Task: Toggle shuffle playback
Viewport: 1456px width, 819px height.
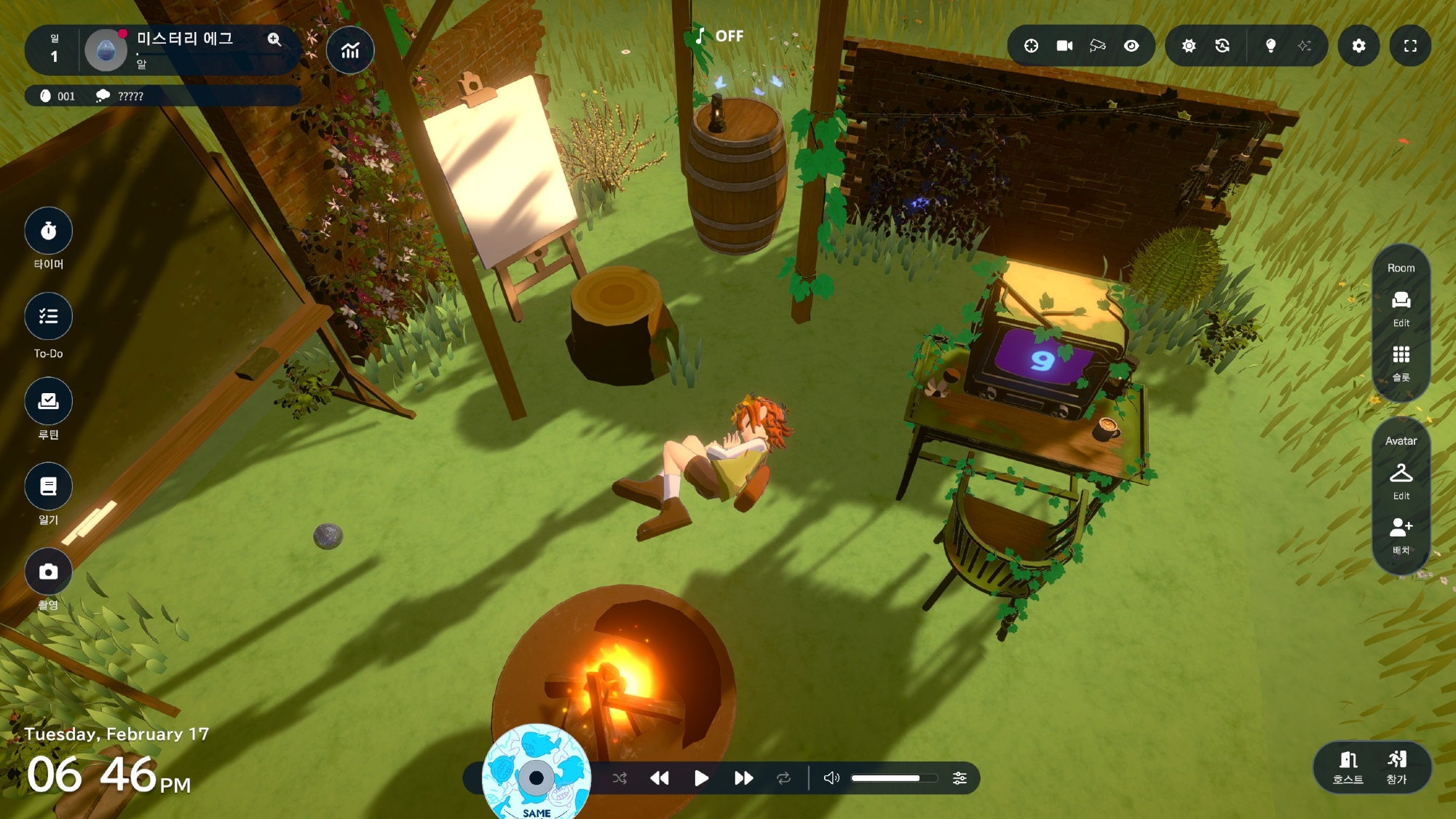Action: [x=620, y=778]
